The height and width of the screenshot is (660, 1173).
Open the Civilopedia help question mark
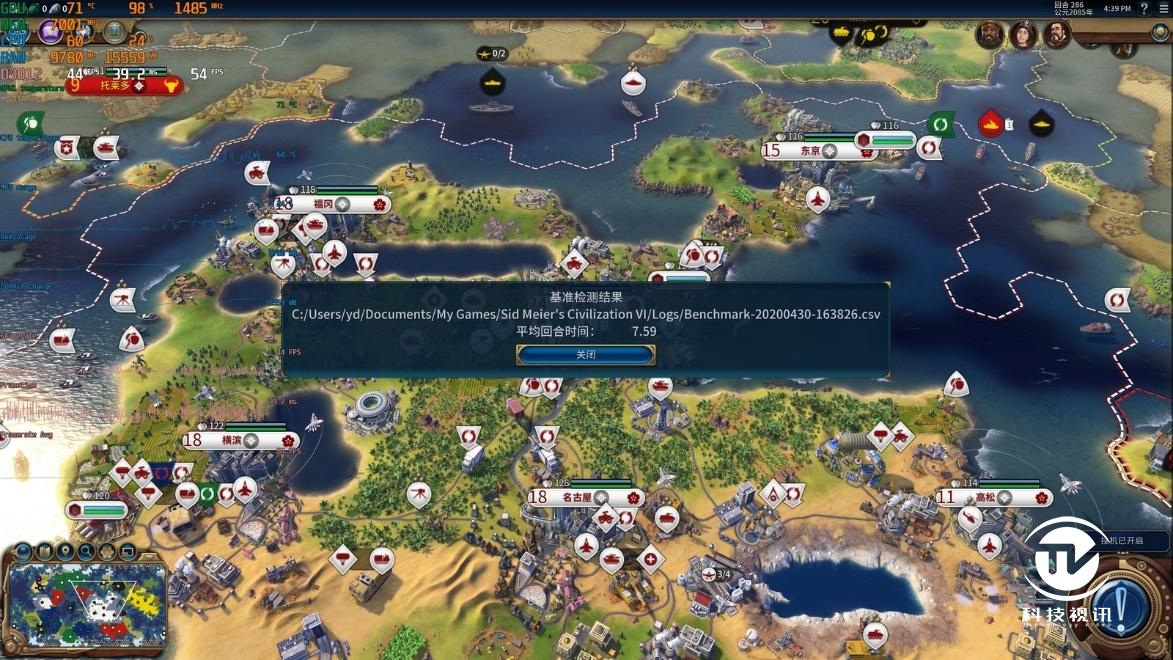click(1144, 9)
